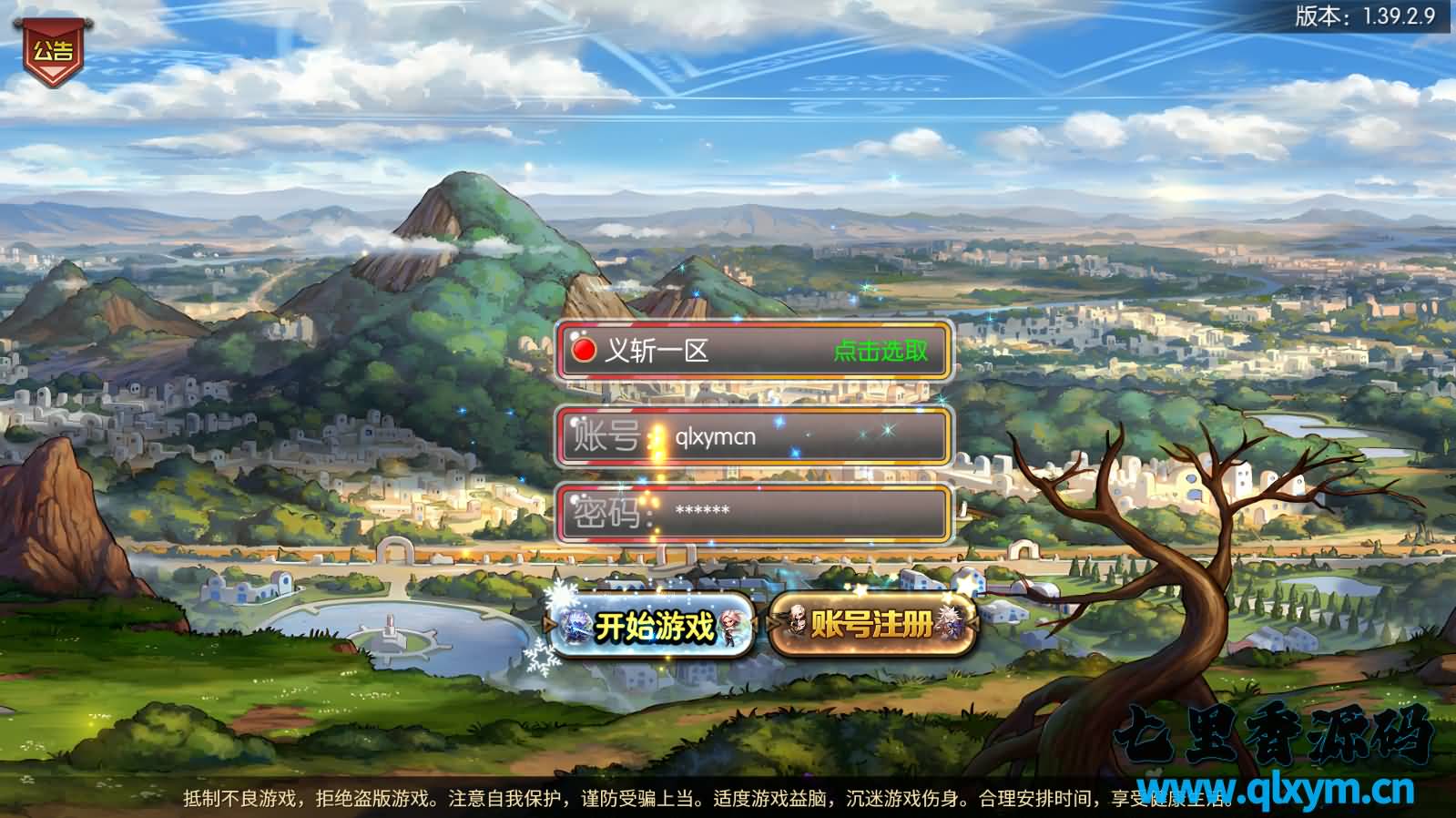Image resolution: width=1456 pixels, height=818 pixels.
Task: Click the white-haired mage icon left of 账号注册
Action: pyautogui.click(x=798, y=621)
